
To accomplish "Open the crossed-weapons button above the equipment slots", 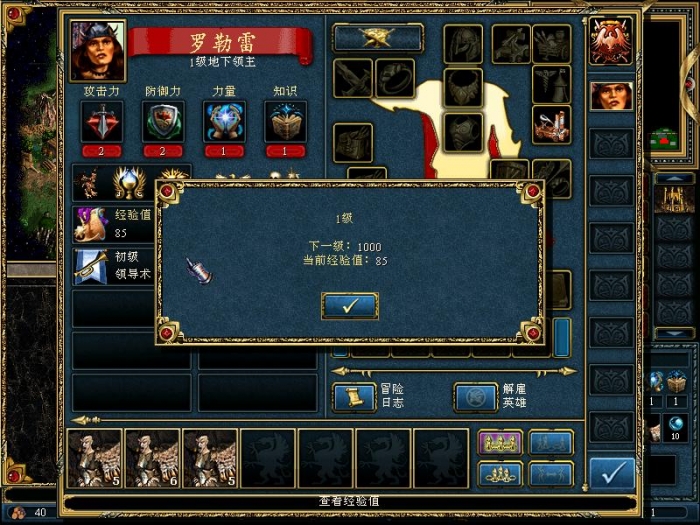I will point(378,38).
